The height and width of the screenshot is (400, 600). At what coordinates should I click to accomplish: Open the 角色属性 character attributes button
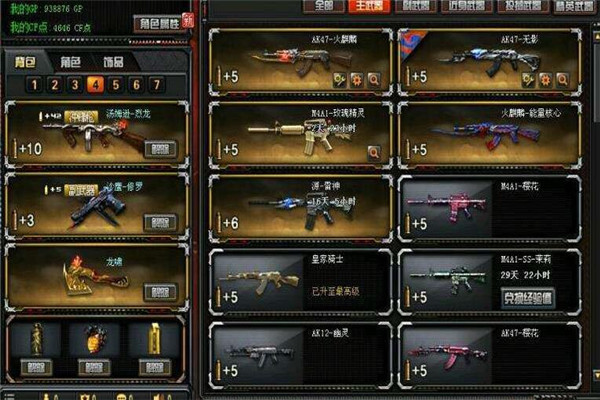(160, 23)
